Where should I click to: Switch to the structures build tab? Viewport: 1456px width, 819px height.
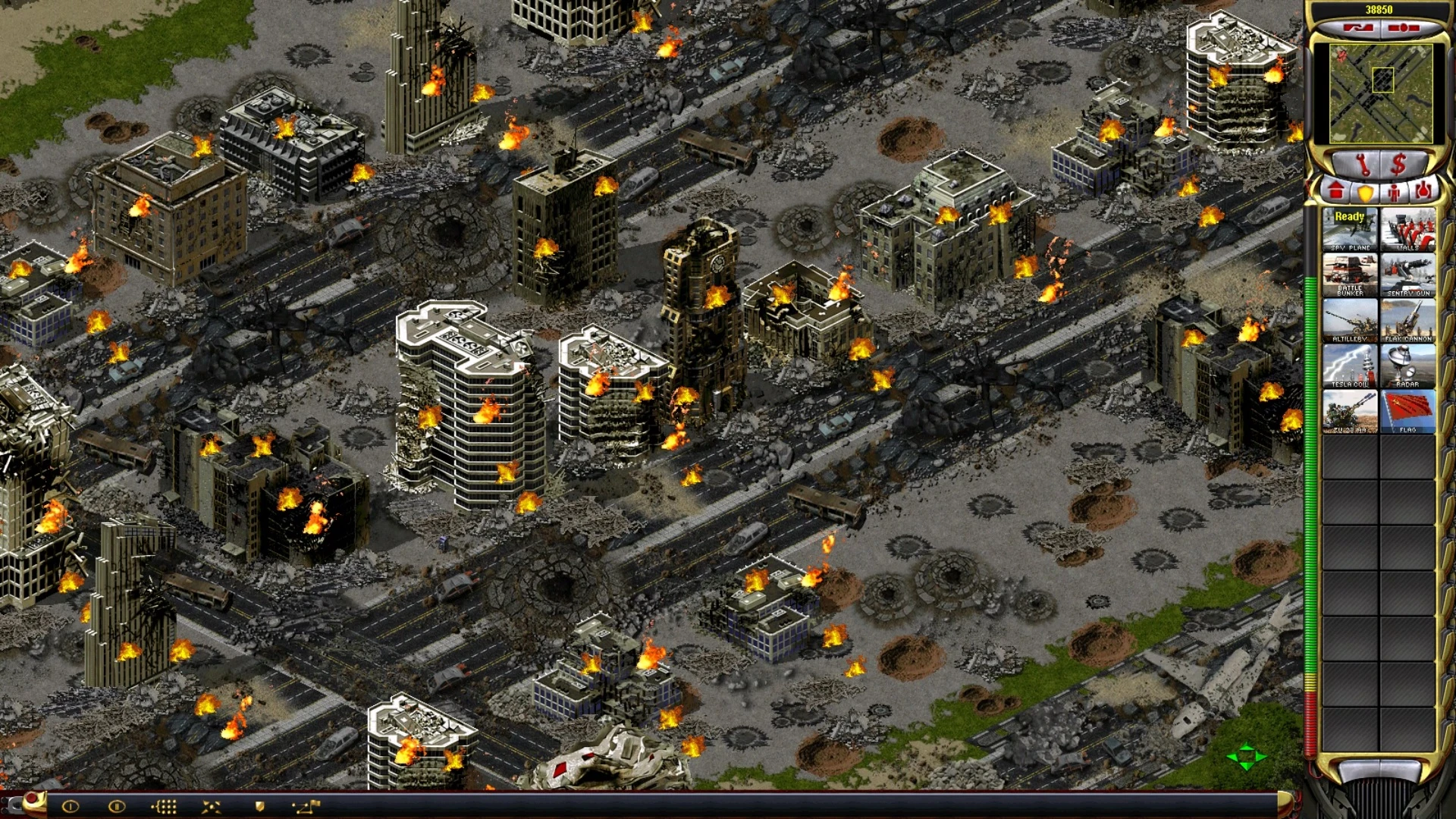coord(1336,191)
